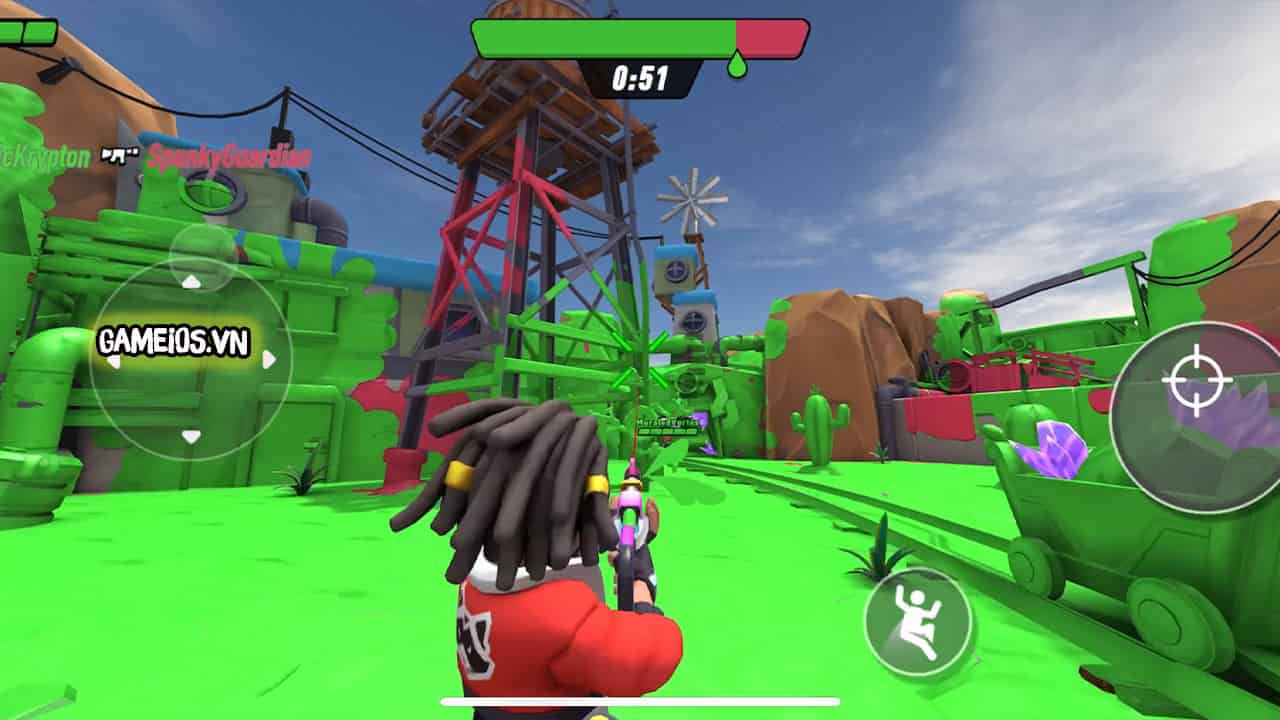This screenshot has height=720, width=1280.
Task: Activate the jump/dodge figure button
Action: coord(917,622)
